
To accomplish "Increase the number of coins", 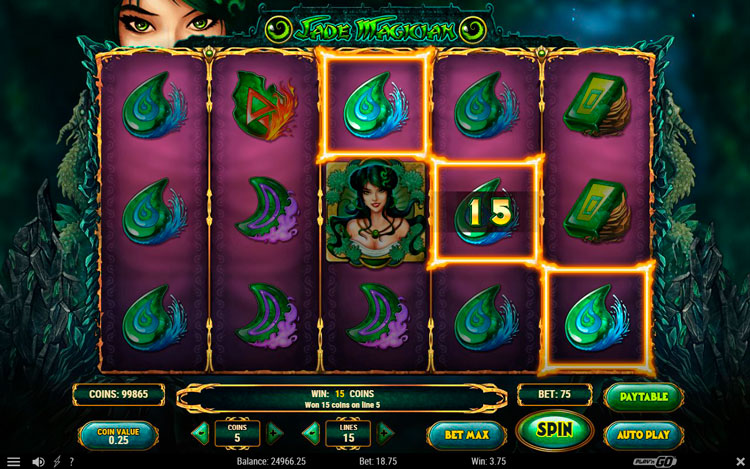I will pyautogui.click(x=275, y=434).
